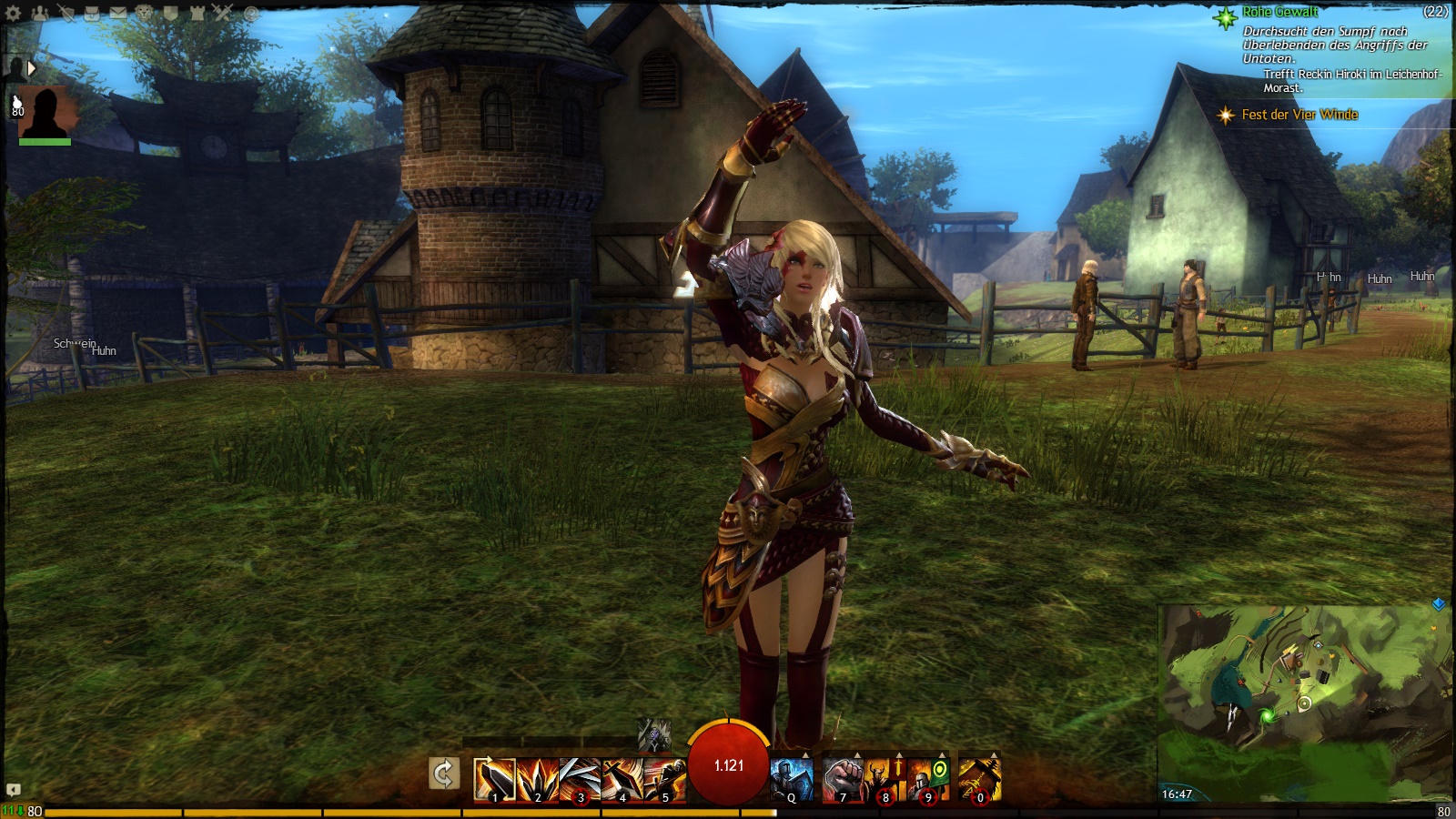
Task: Open the mail envelope icon
Action: pos(118,14)
